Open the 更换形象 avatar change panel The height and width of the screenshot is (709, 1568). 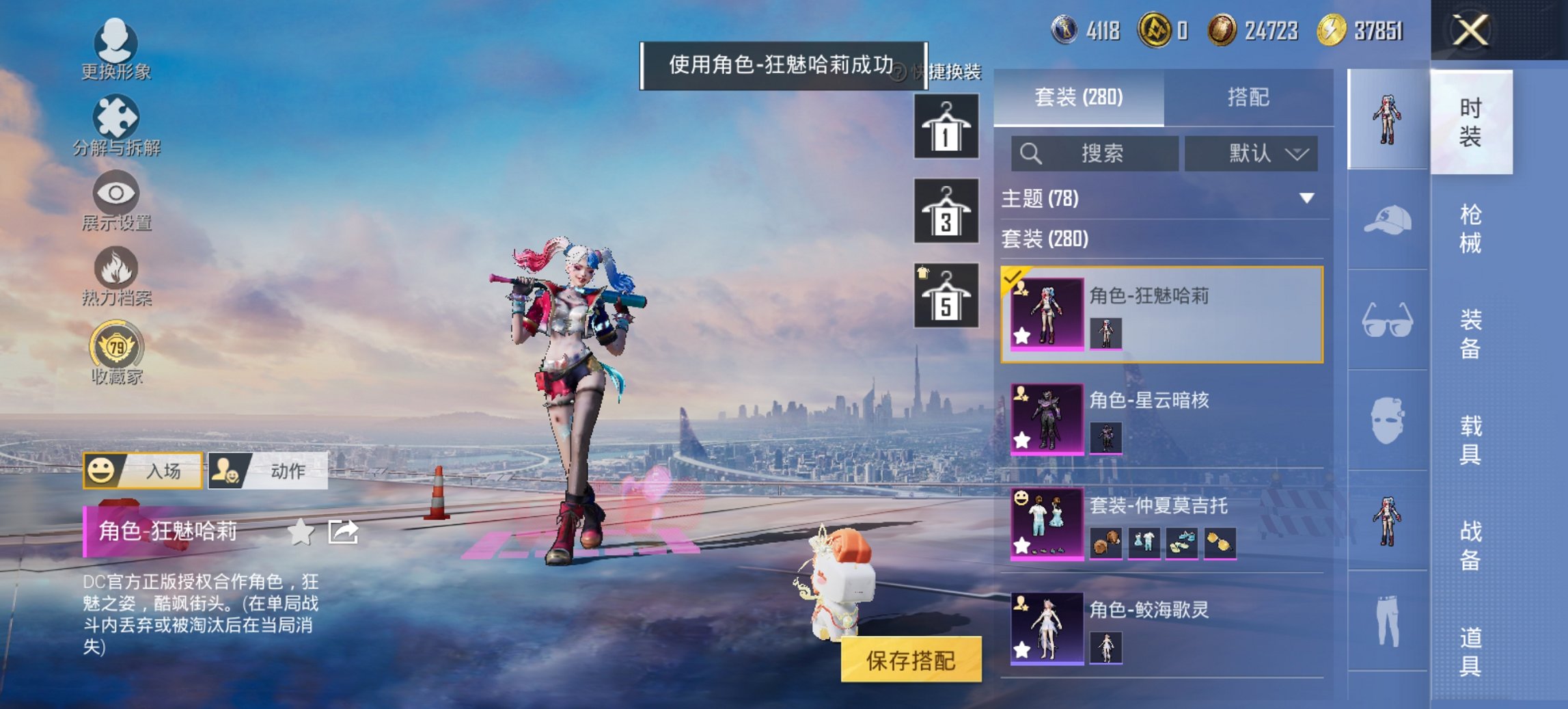[116, 48]
